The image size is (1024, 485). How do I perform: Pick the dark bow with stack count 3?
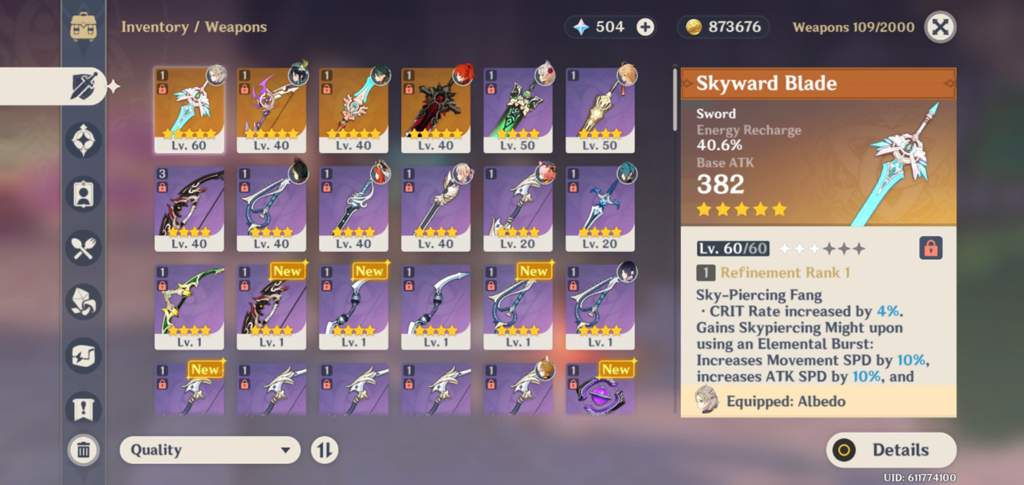190,207
